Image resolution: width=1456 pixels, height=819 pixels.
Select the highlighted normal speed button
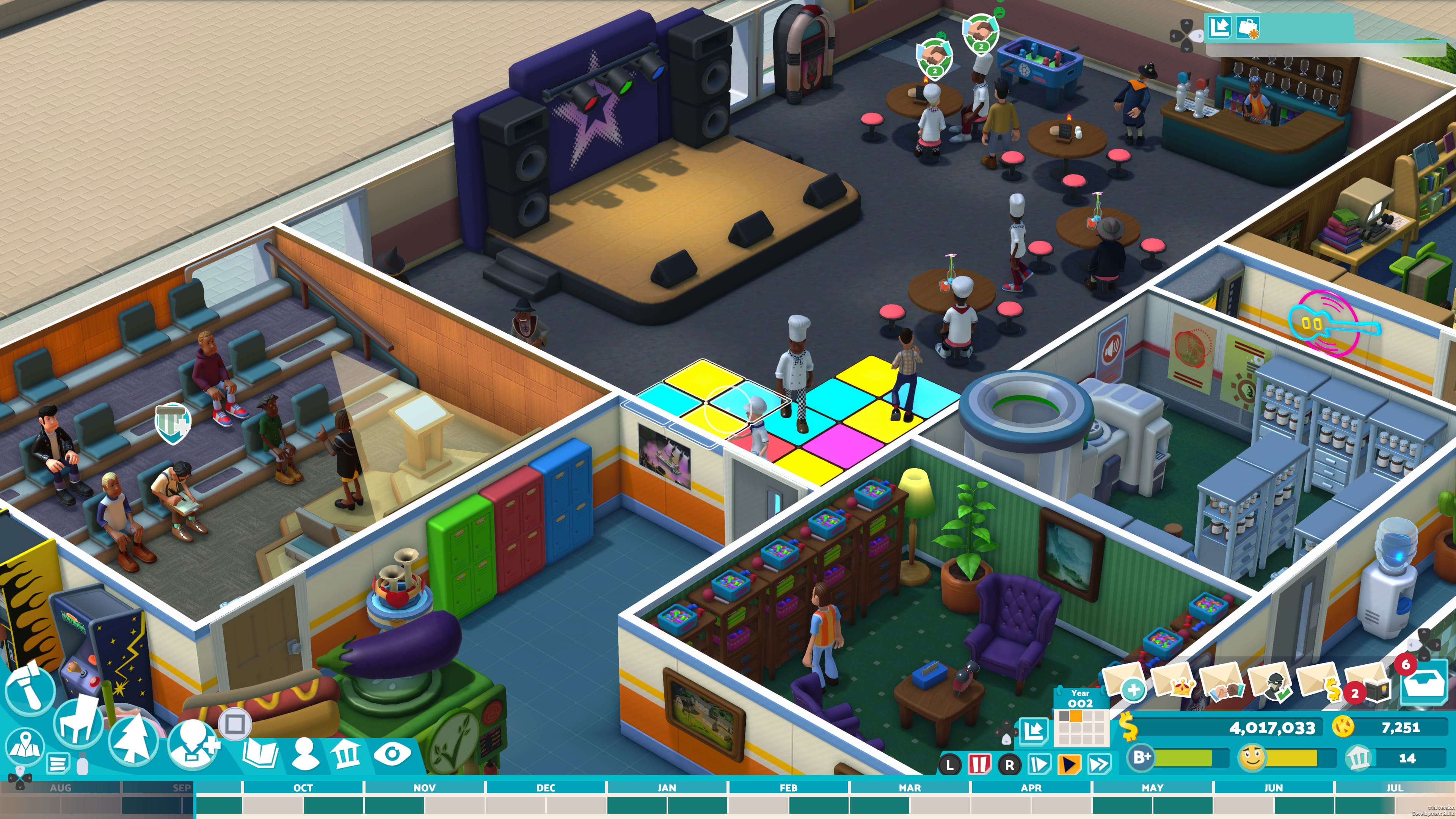click(x=1069, y=765)
